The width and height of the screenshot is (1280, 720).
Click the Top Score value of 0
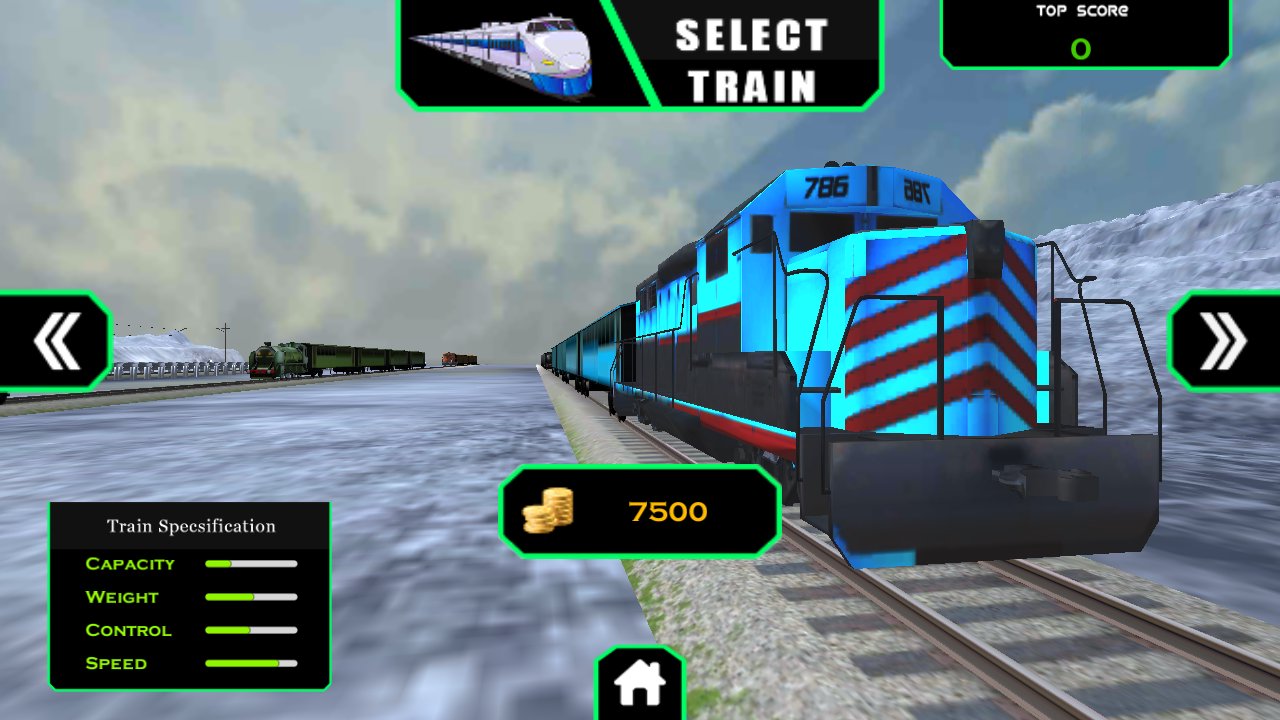(x=1082, y=50)
